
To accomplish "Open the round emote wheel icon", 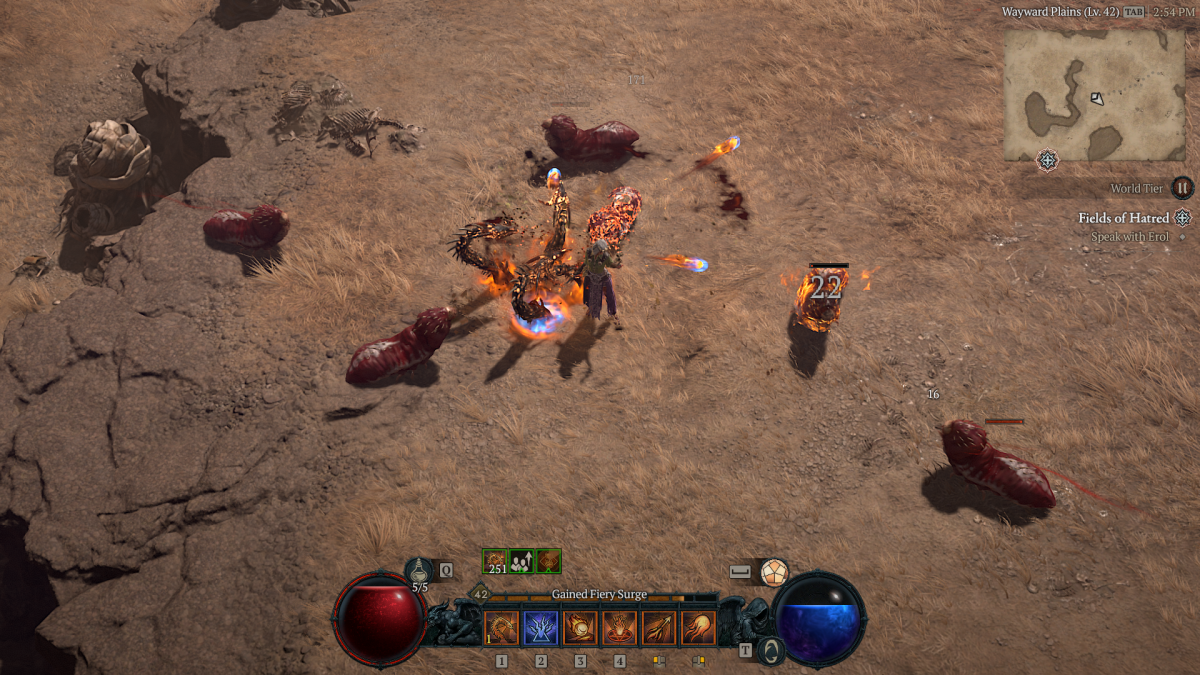I will pos(773,572).
